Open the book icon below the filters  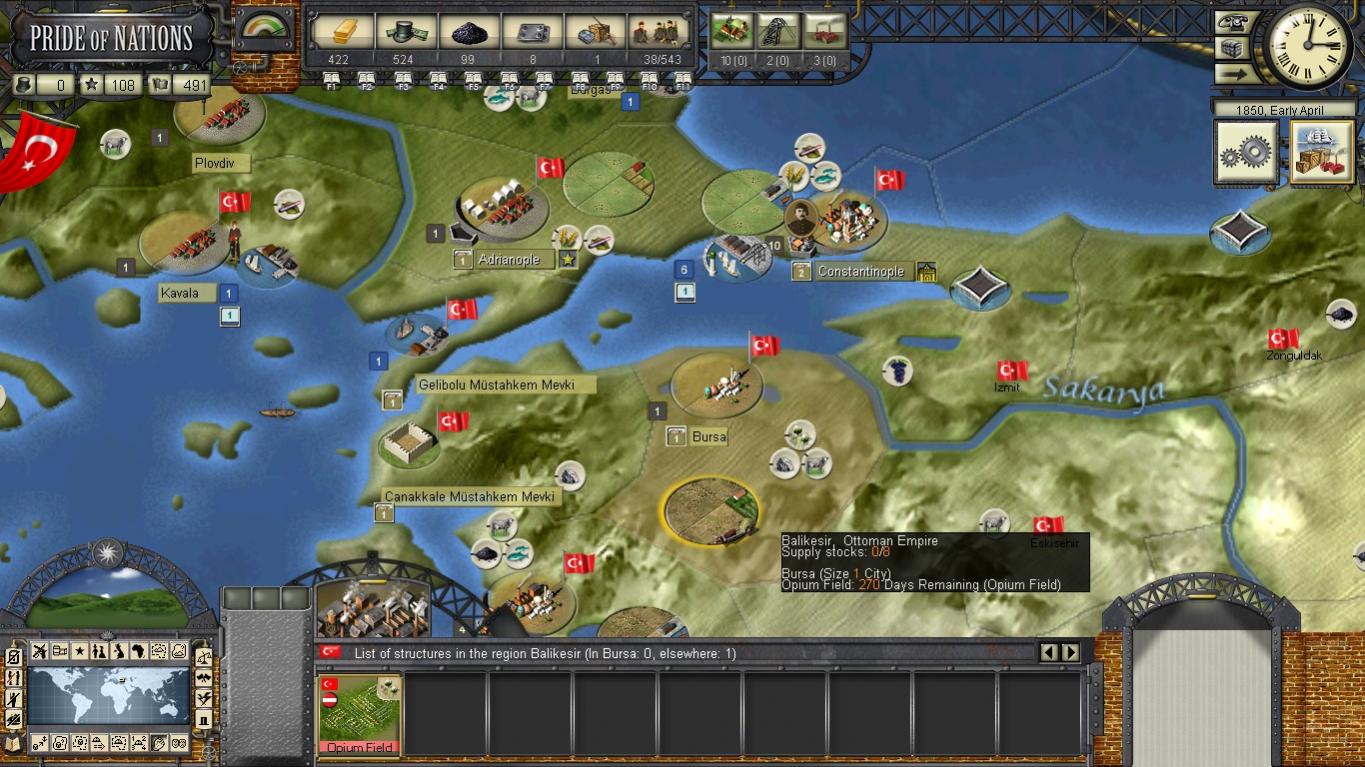click(13, 743)
